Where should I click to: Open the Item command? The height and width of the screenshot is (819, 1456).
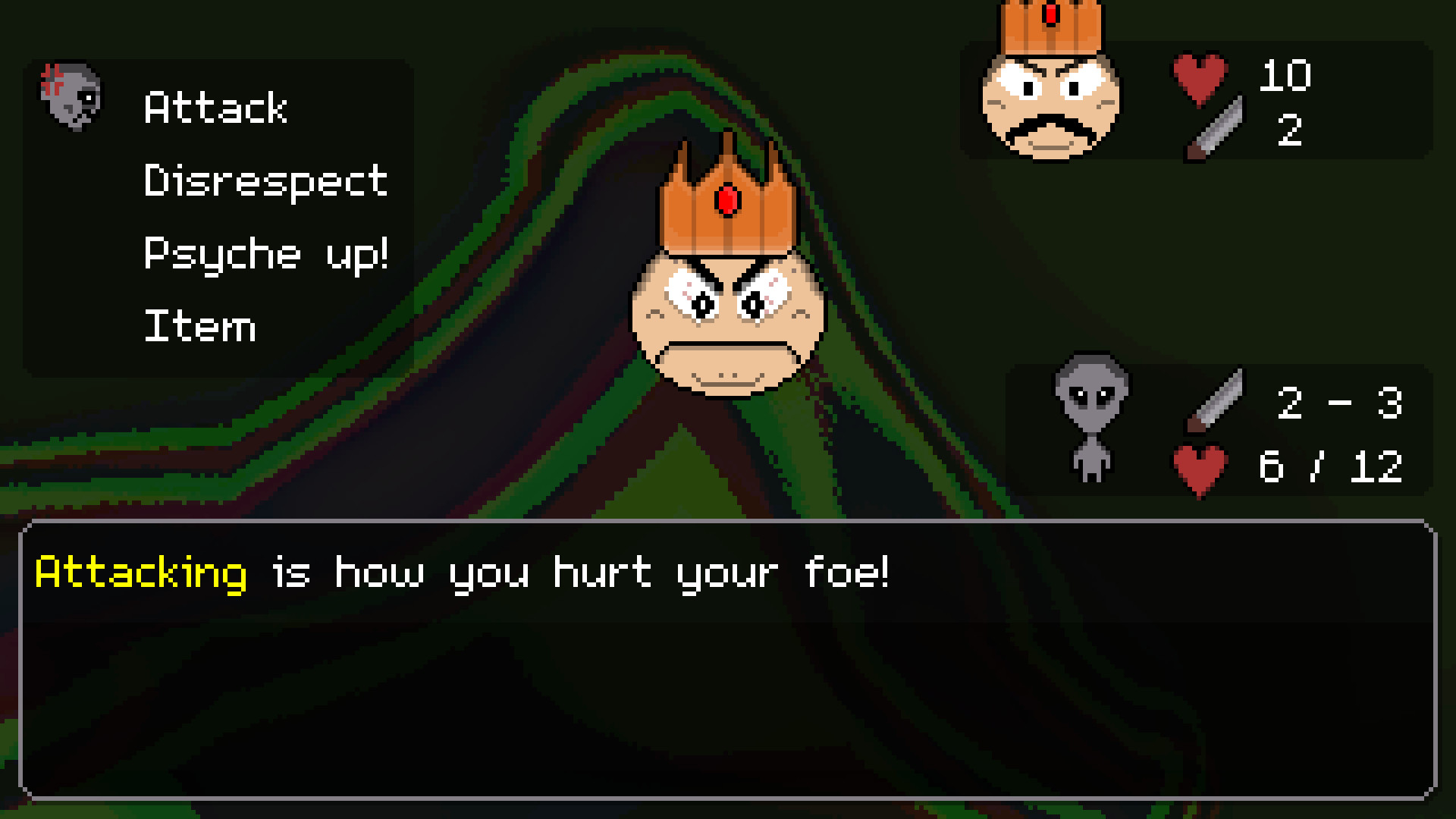[199, 326]
